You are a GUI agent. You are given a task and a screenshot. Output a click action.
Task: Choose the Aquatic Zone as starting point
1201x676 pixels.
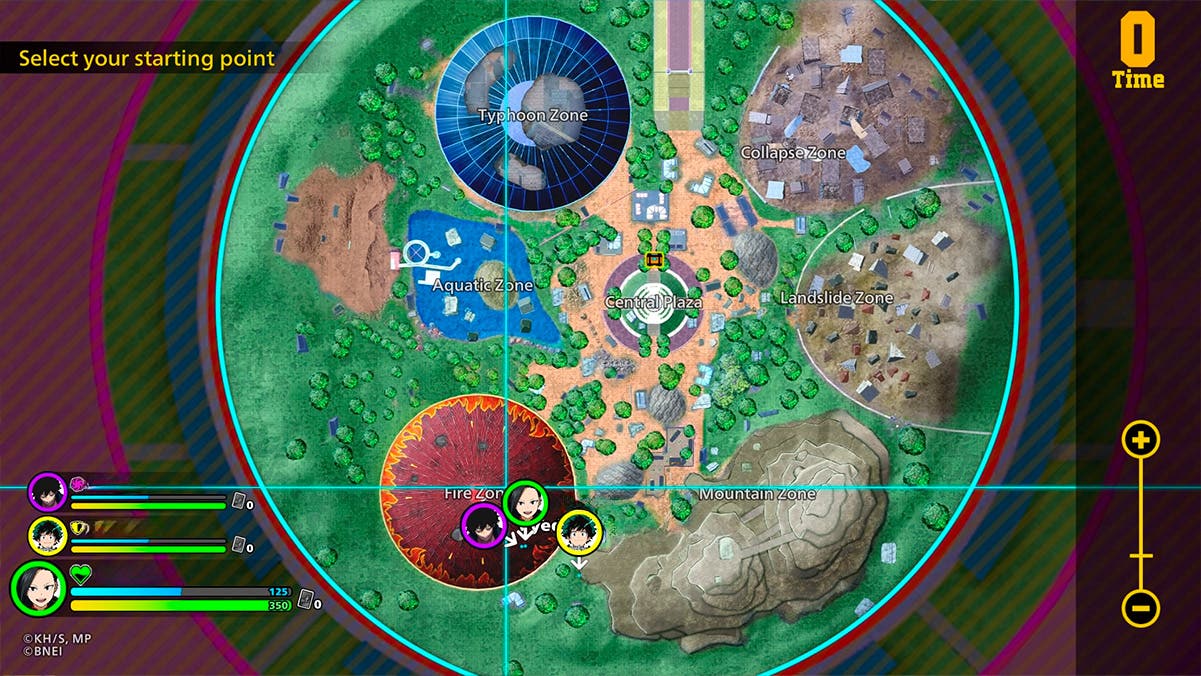(482, 285)
